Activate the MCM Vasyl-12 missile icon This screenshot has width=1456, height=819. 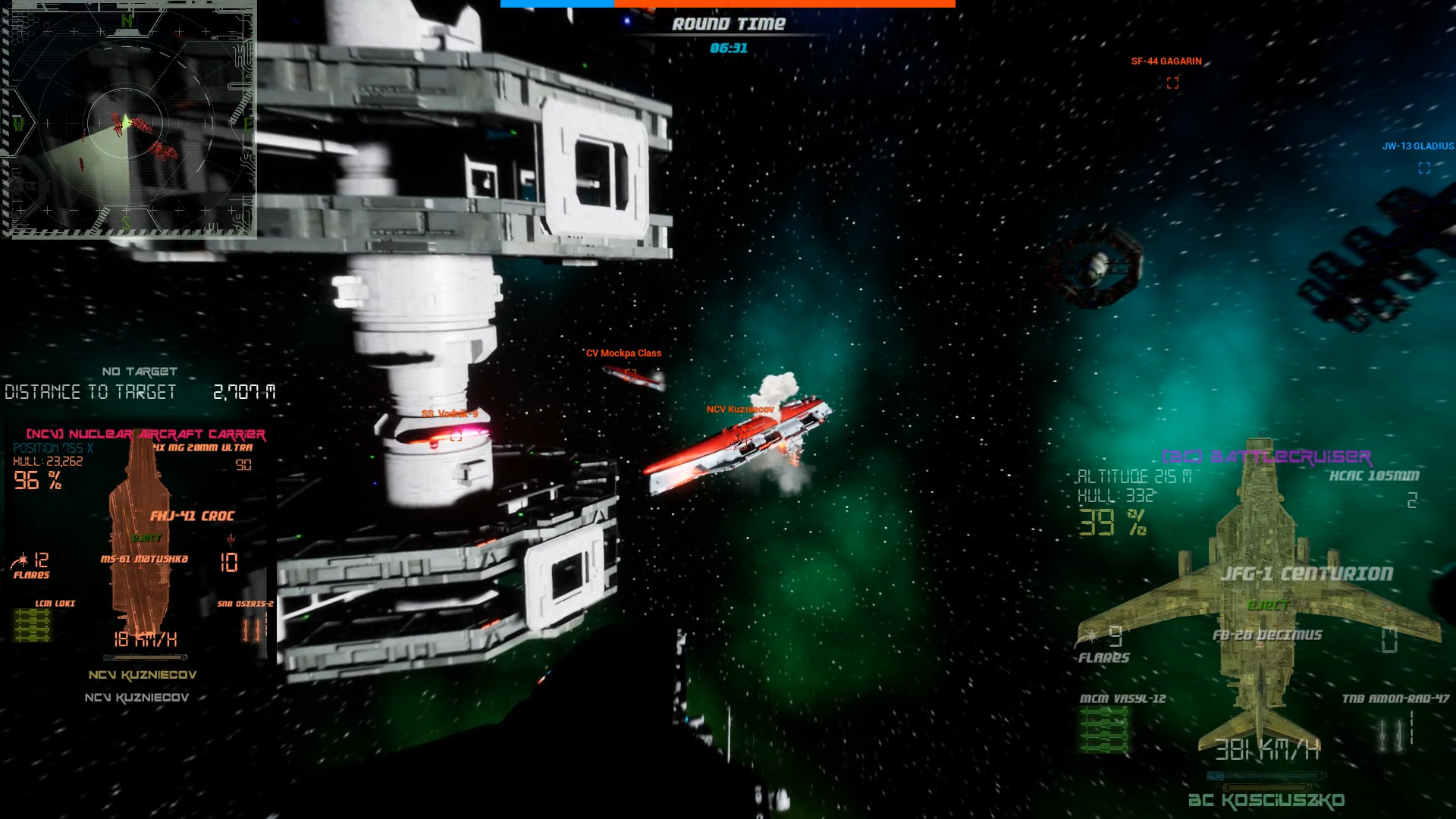pyautogui.click(x=1103, y=729)
